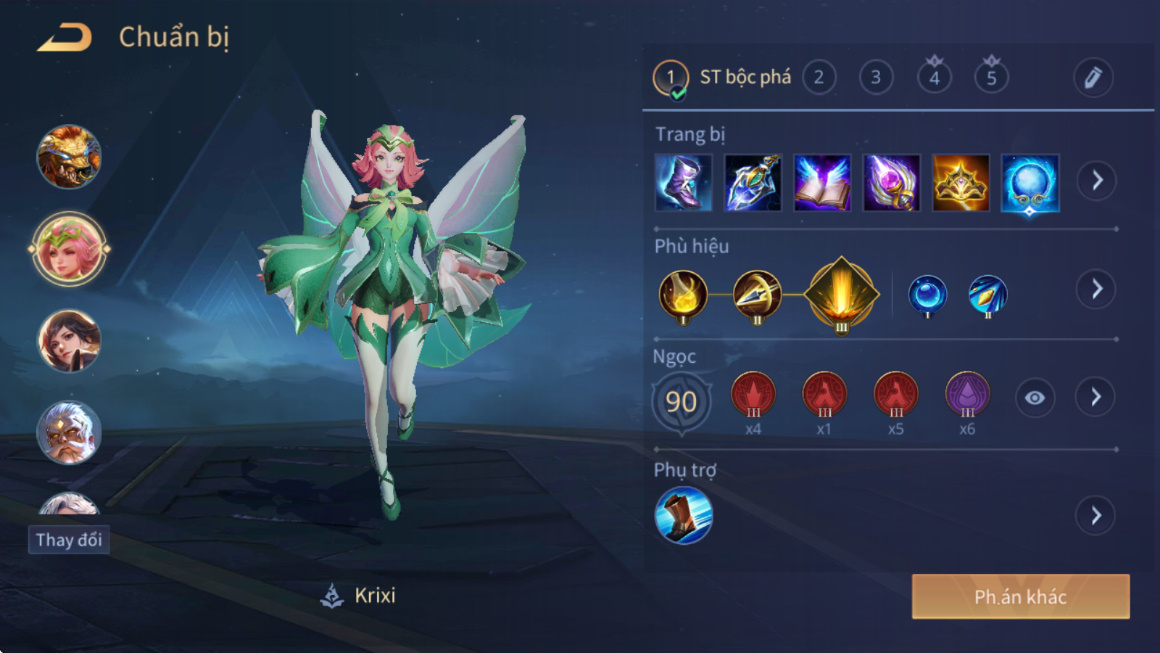
Task: Switch to build preset 3
Action: click(876, 77)
